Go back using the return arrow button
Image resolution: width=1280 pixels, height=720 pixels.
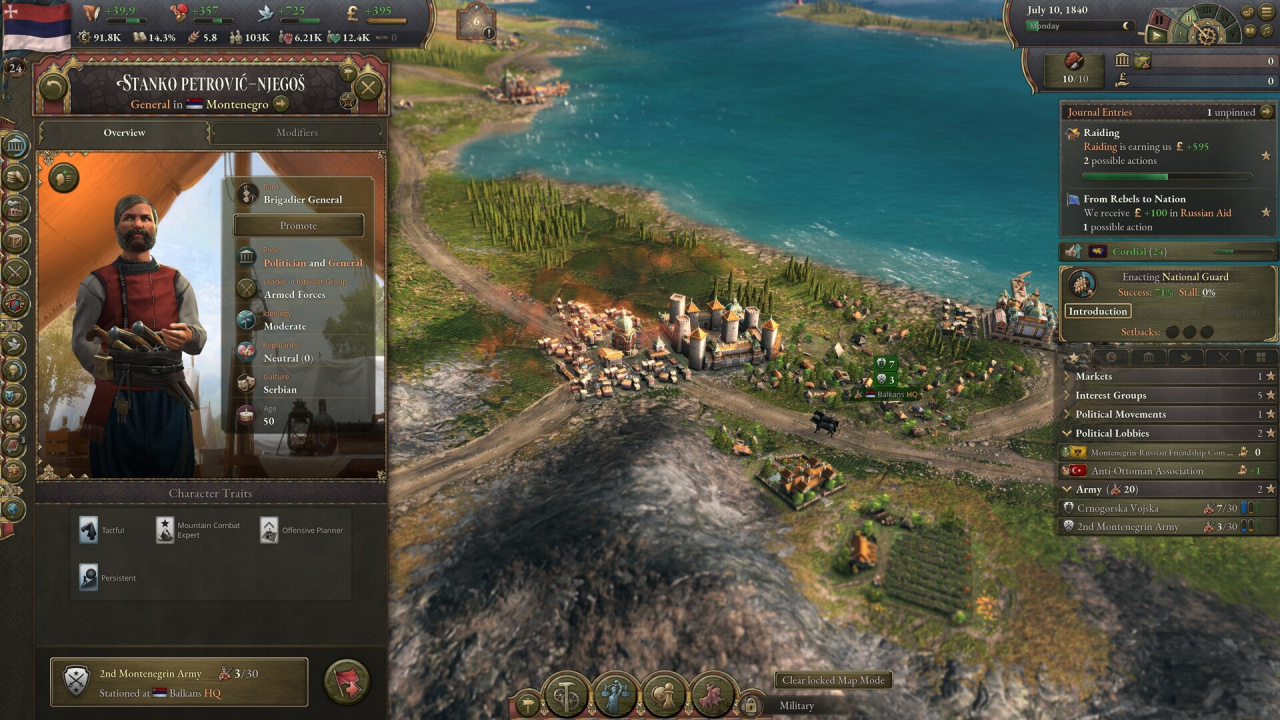pyautogui.click(x=52, y=87)
